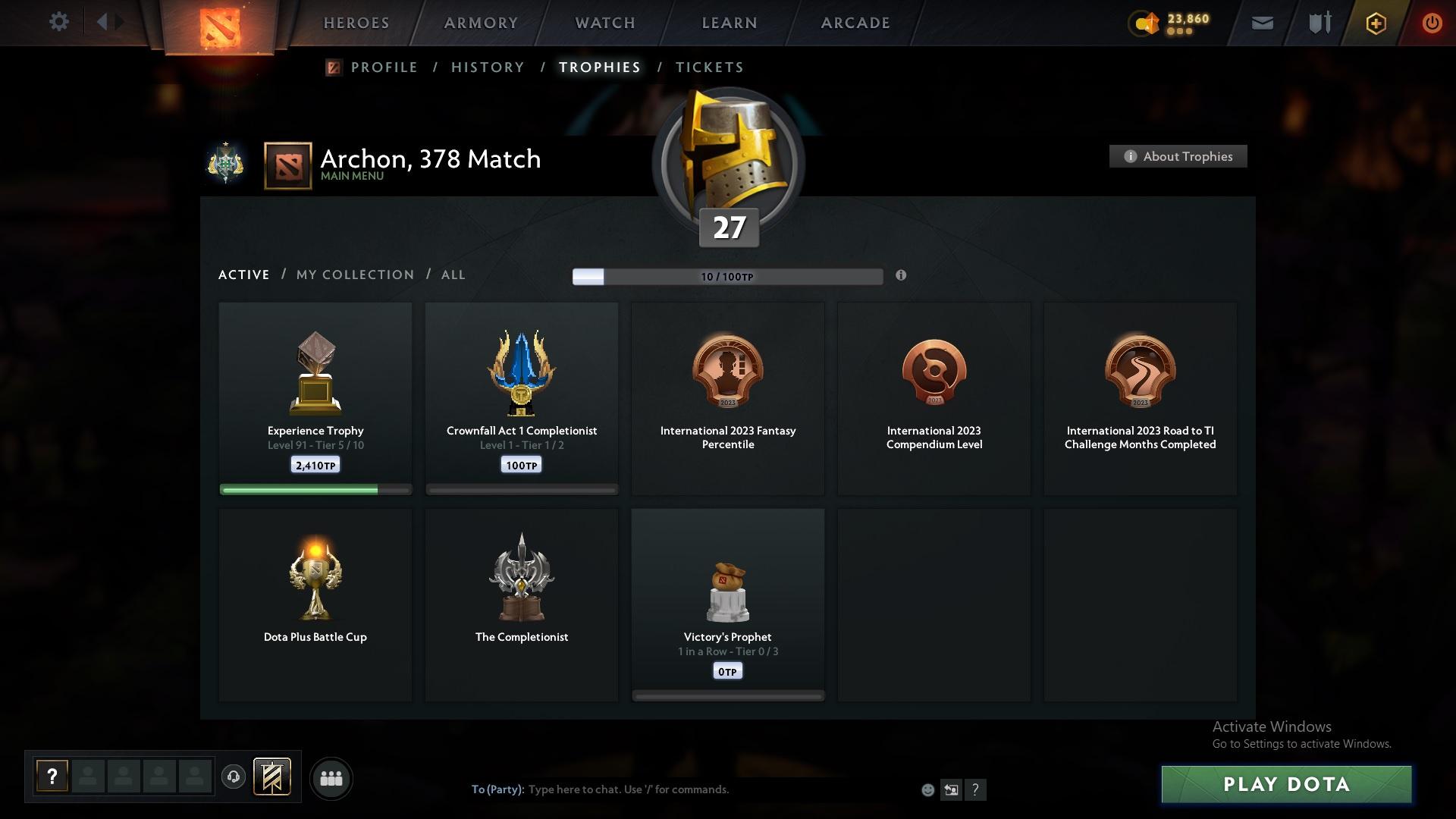The width and height of the screenshot is (1456, 819).
Task: Open the voice chat headset icon
Action: [x=233, y=777]
